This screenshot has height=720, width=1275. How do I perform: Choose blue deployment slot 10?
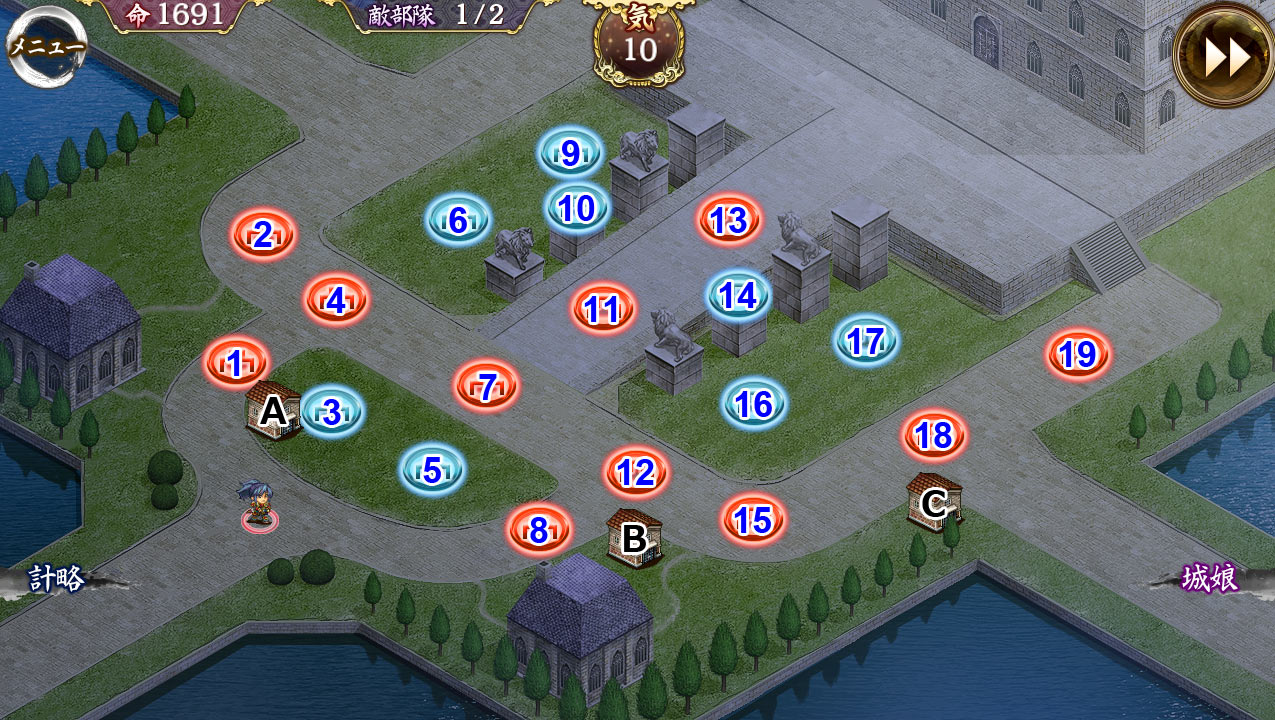pos(577,208)
